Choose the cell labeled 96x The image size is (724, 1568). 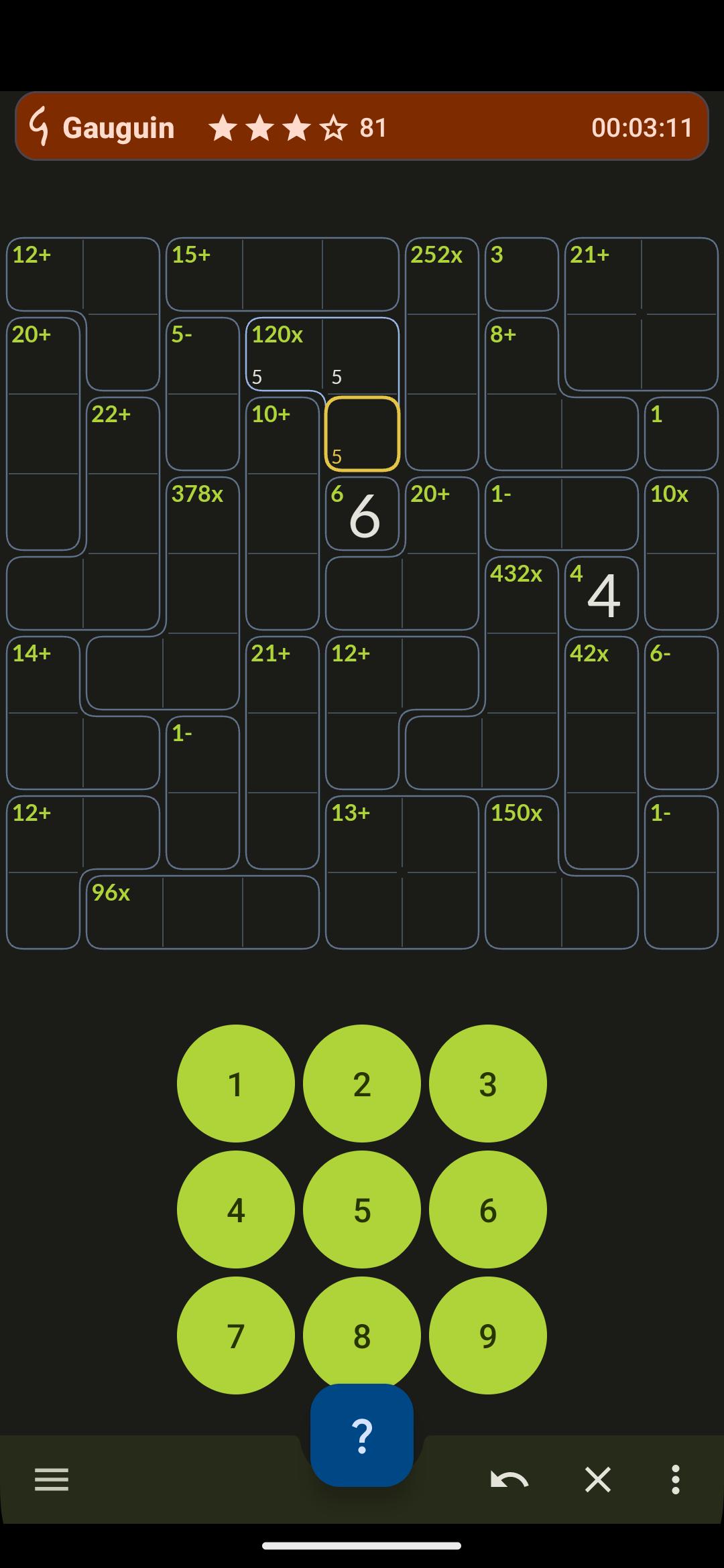(123, 913)
